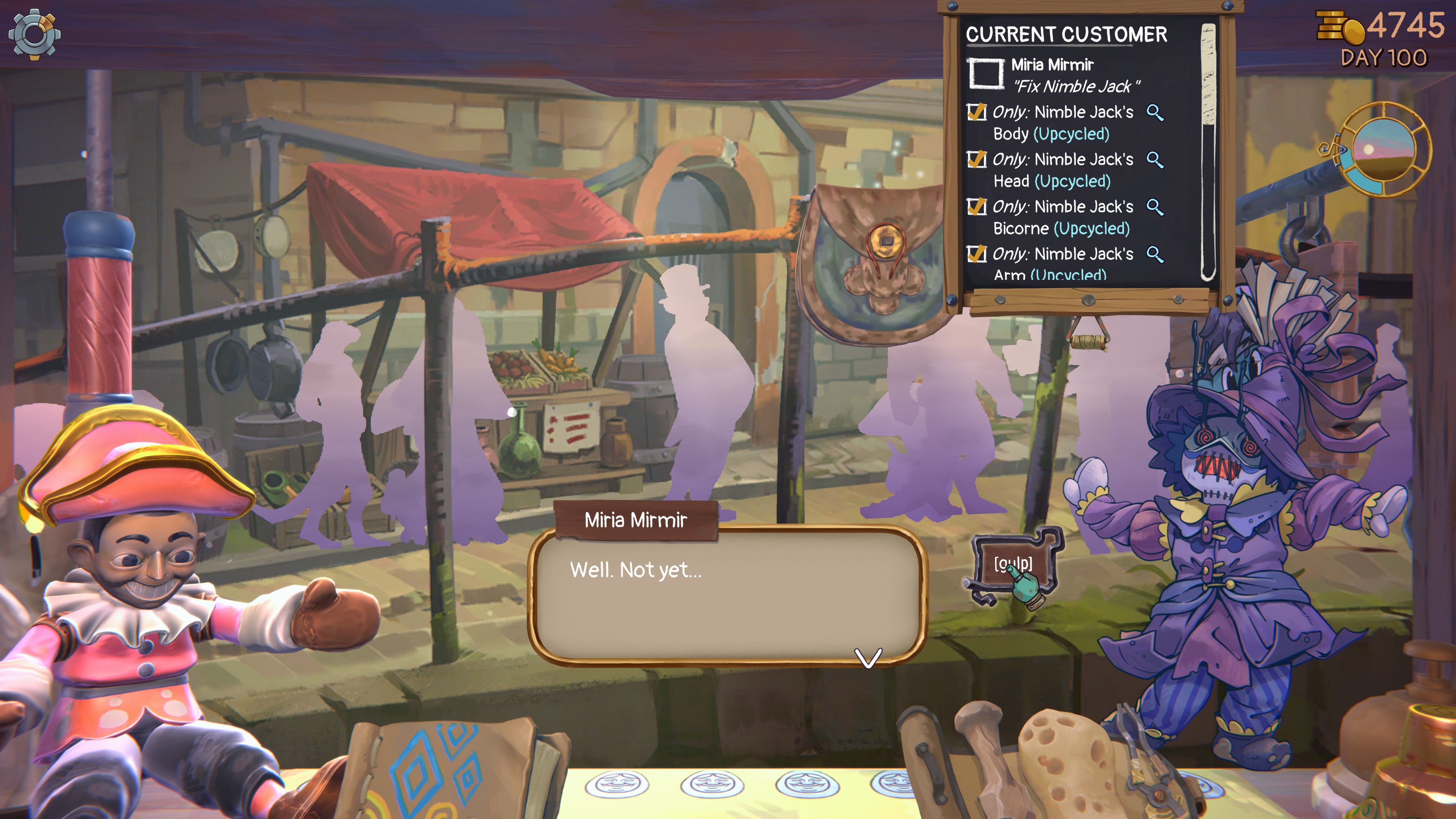Select the Nimble Jack's Head checkbox
The image size is (1456, 819).
(x=976, y=160)
